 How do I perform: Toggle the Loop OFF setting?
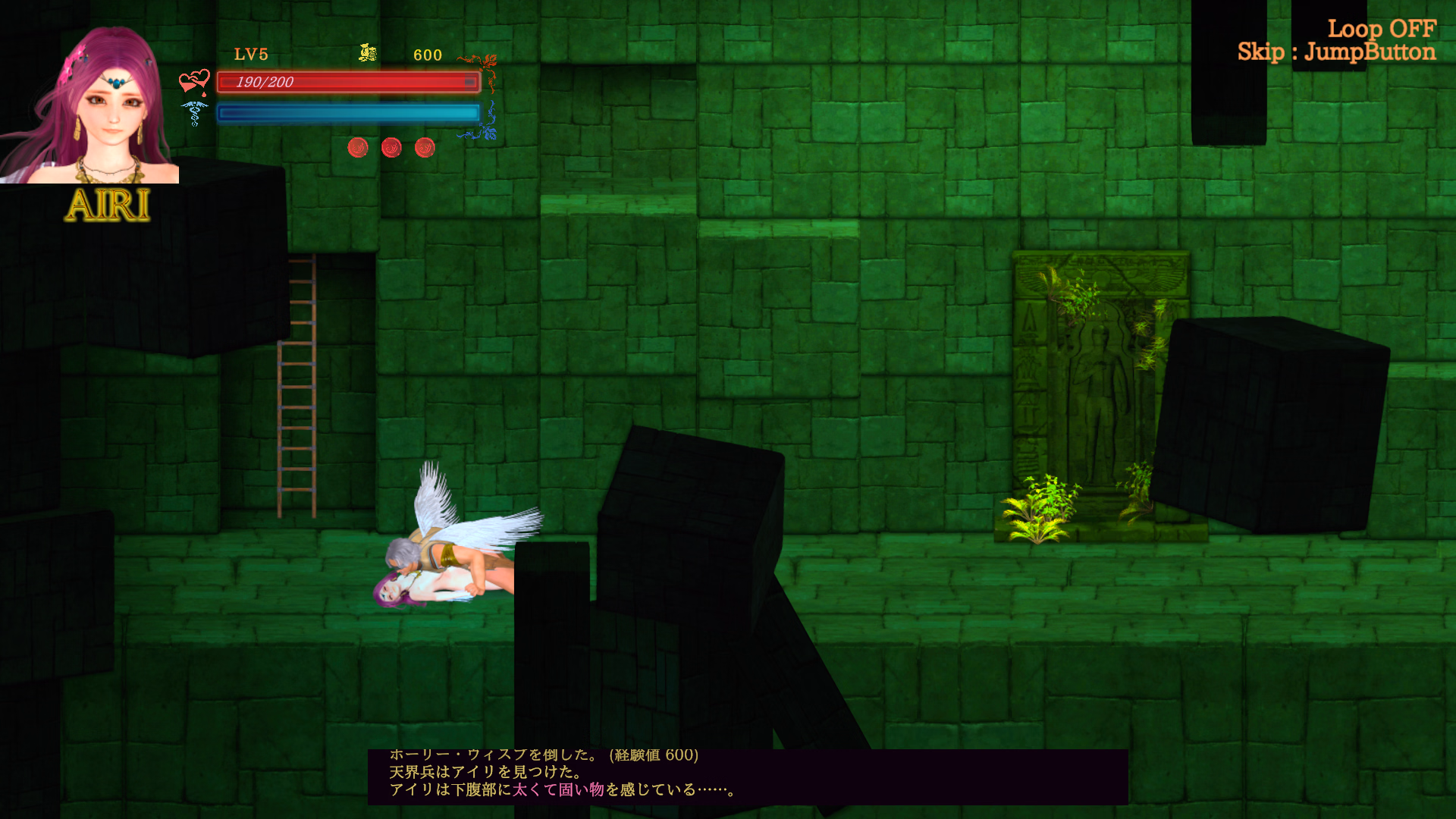1382,30
